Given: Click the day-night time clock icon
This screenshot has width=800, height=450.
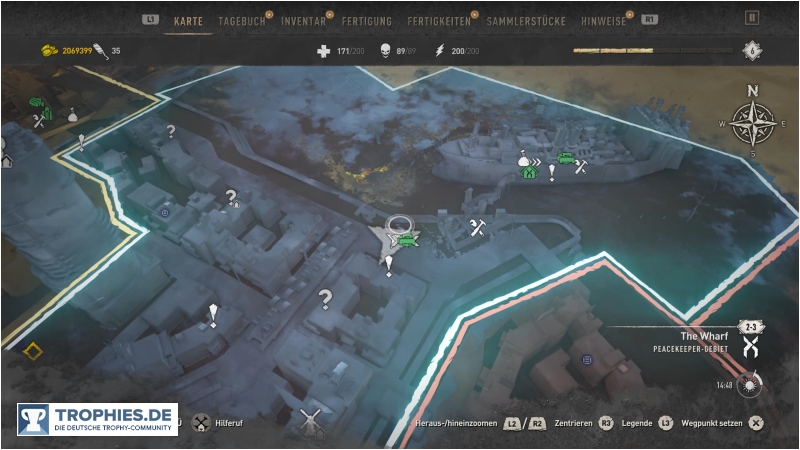Looking at the screenshot, I should coord(750,384).
